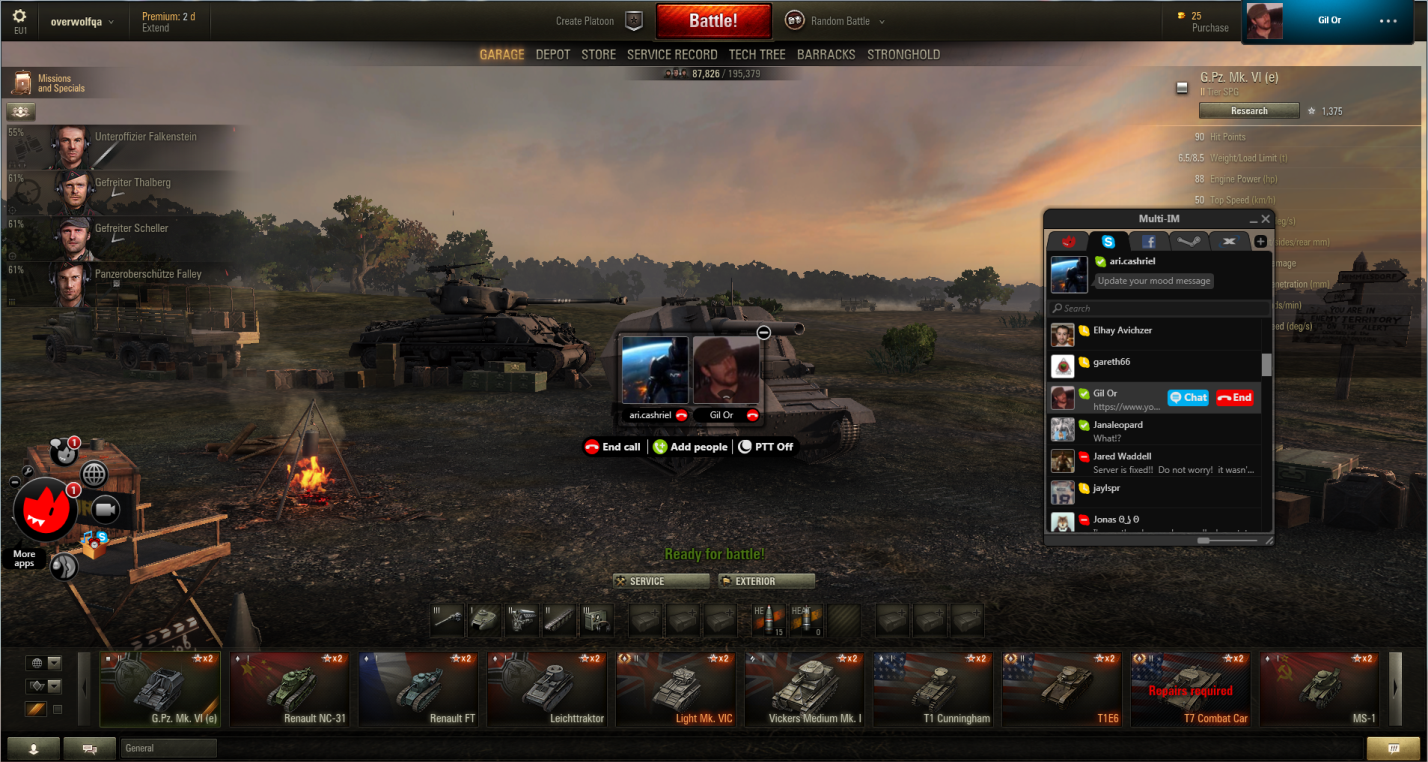Select the Vickers Medium Mk. I tank
This screenshot has height=762, width=1428.
(x=804, y=689)
